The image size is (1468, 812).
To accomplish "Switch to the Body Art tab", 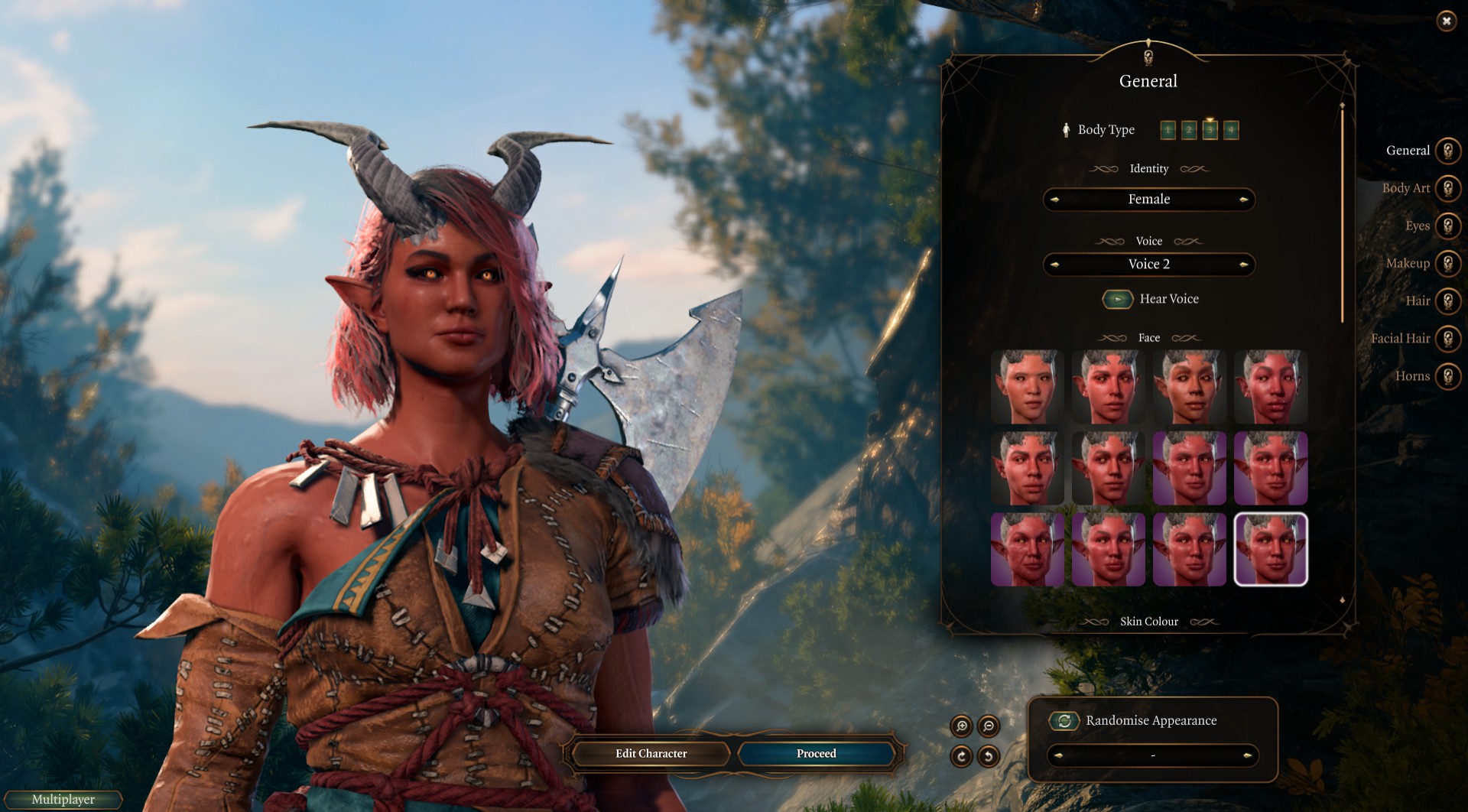I will point(1447,189).
